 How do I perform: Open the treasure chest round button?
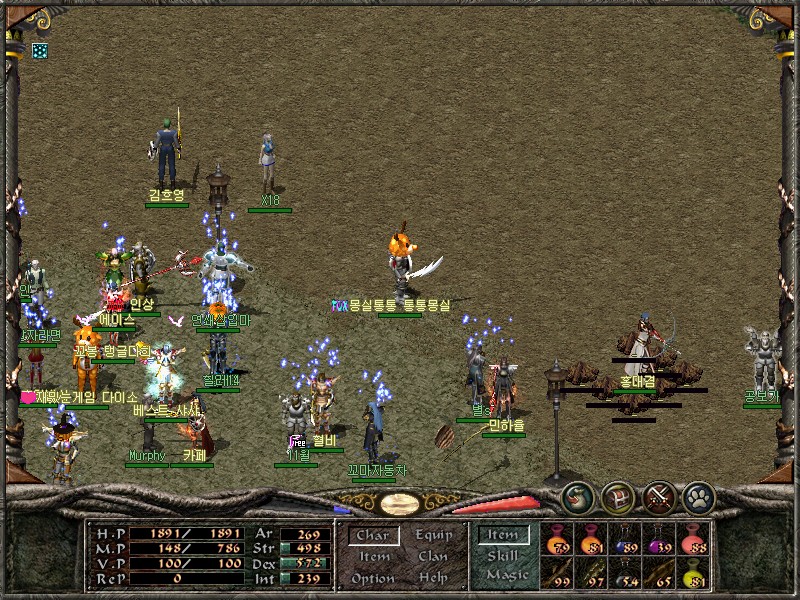point(617,496)
